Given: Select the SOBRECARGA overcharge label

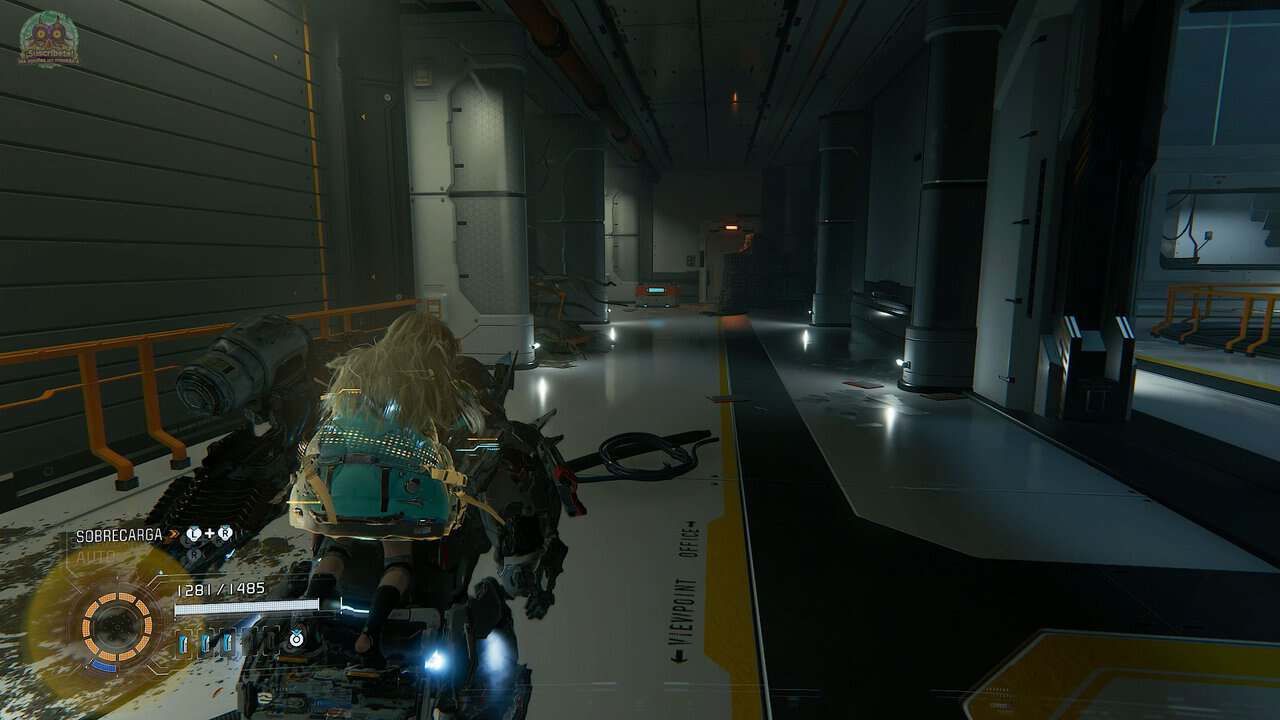Looking at the screenshot, I should pos(119,535).
